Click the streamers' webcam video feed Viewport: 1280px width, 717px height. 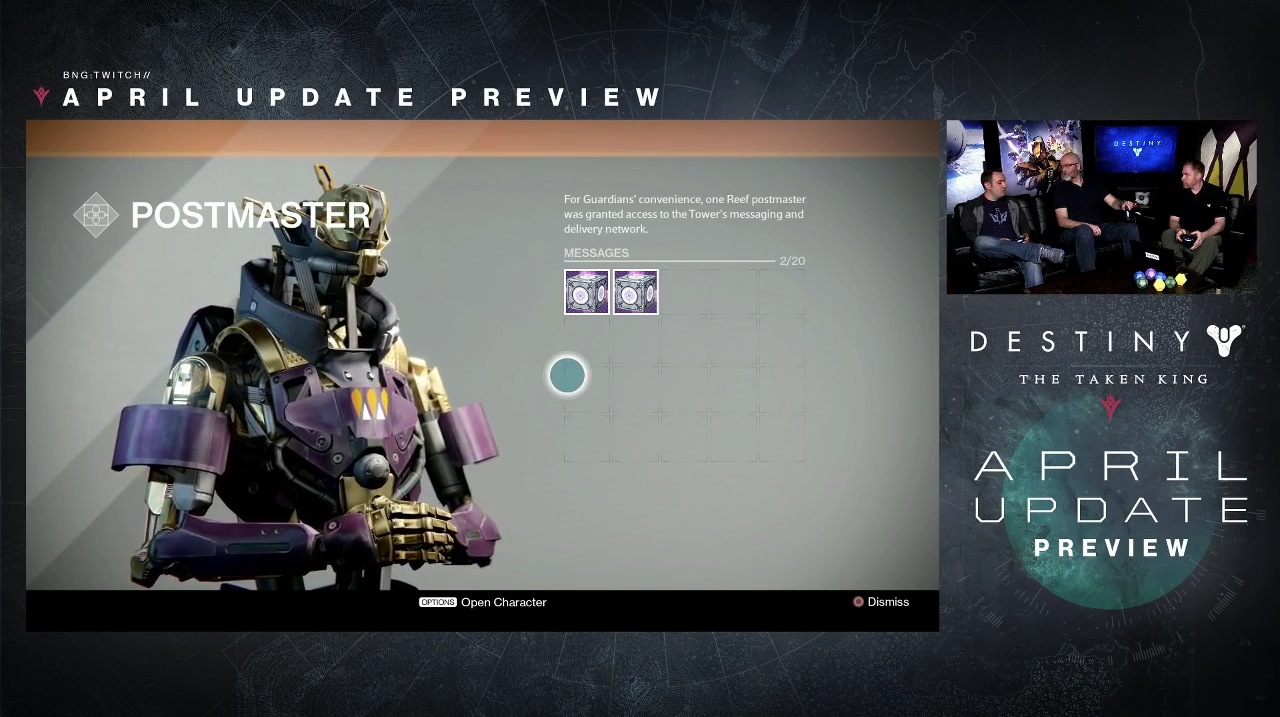click(x=1101, y=207)
